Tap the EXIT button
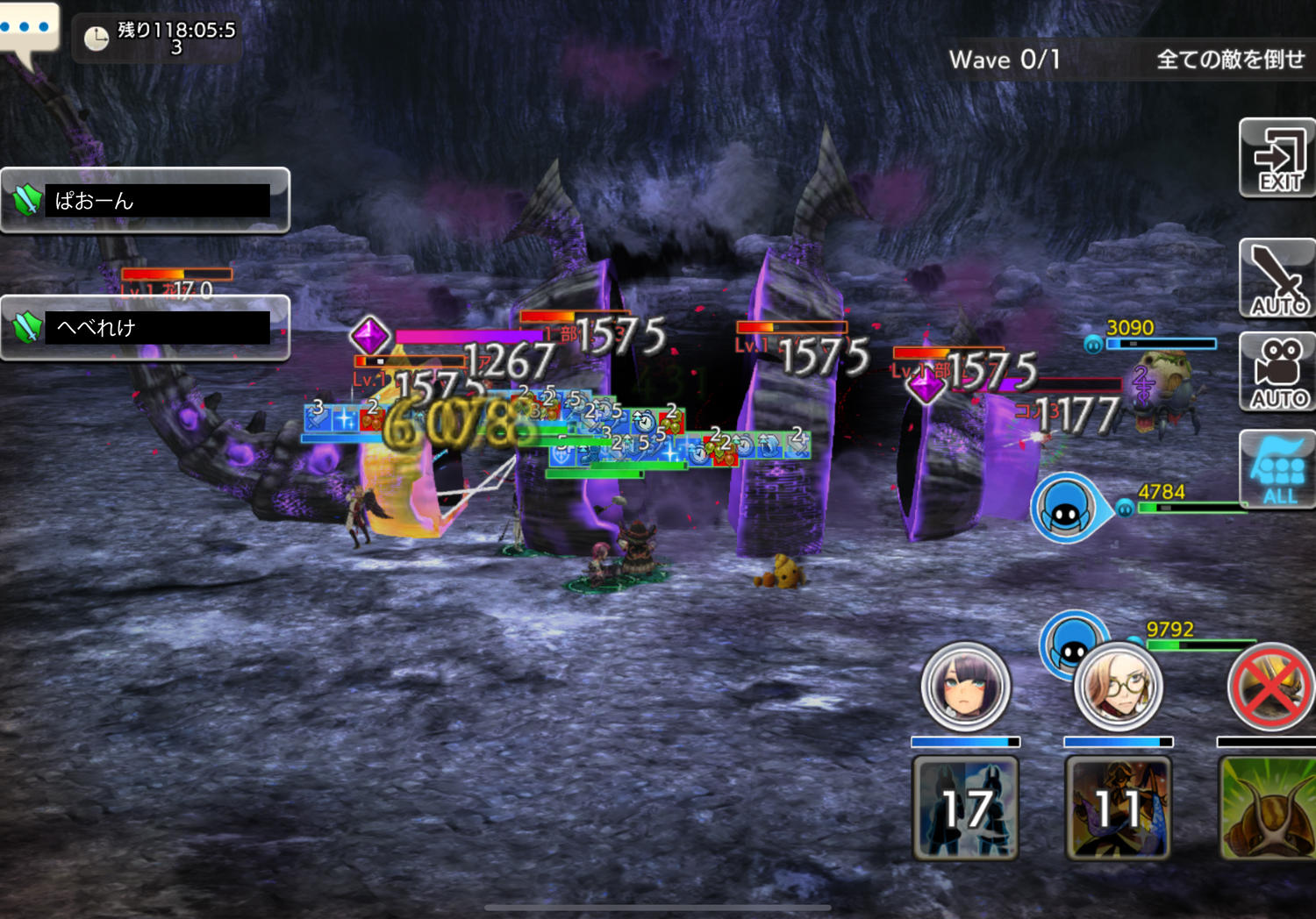Viewport: 1316px width, 919px height. (1277, 158)
